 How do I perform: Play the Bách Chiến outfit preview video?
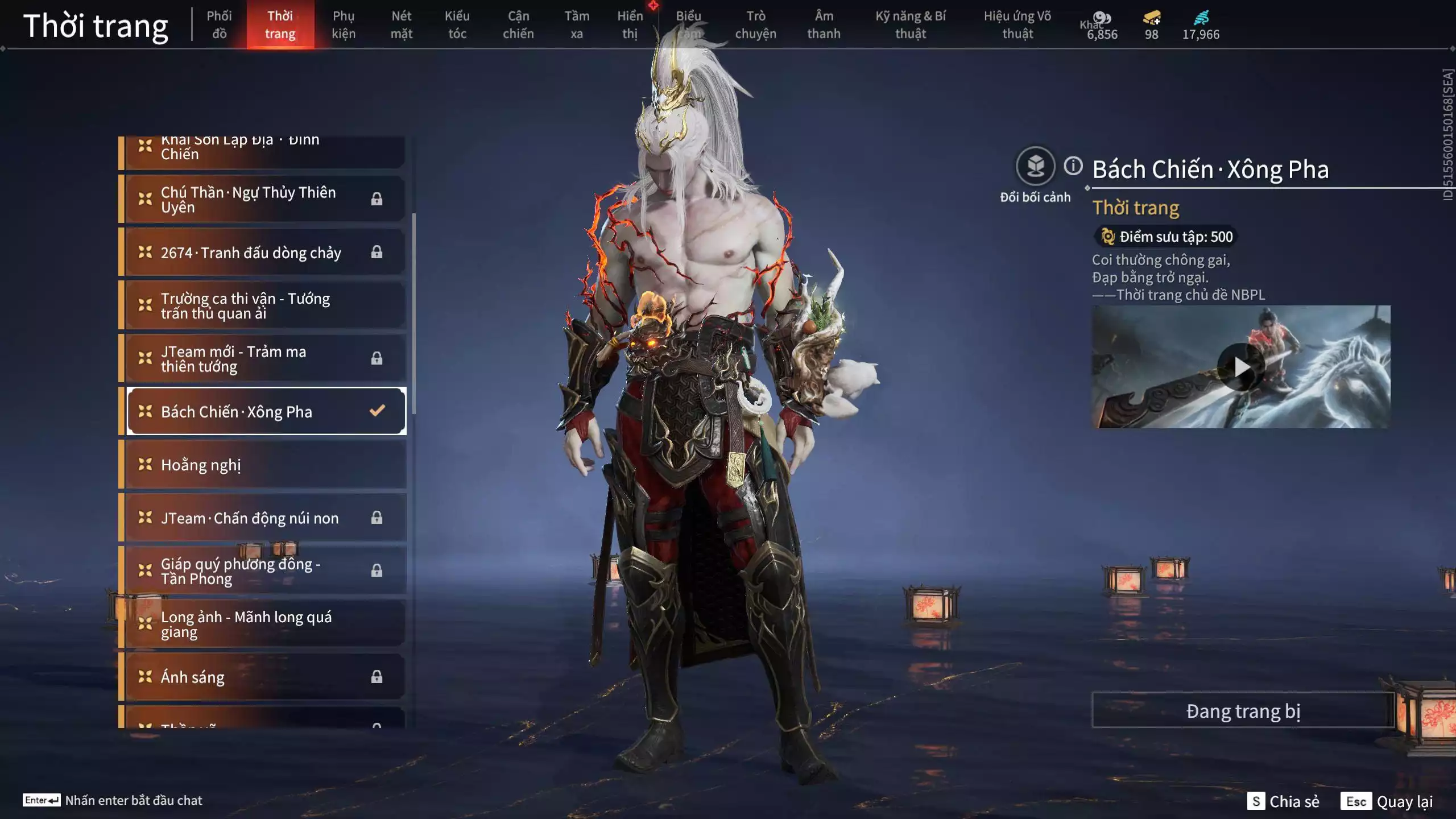(x=1241, y=367)
